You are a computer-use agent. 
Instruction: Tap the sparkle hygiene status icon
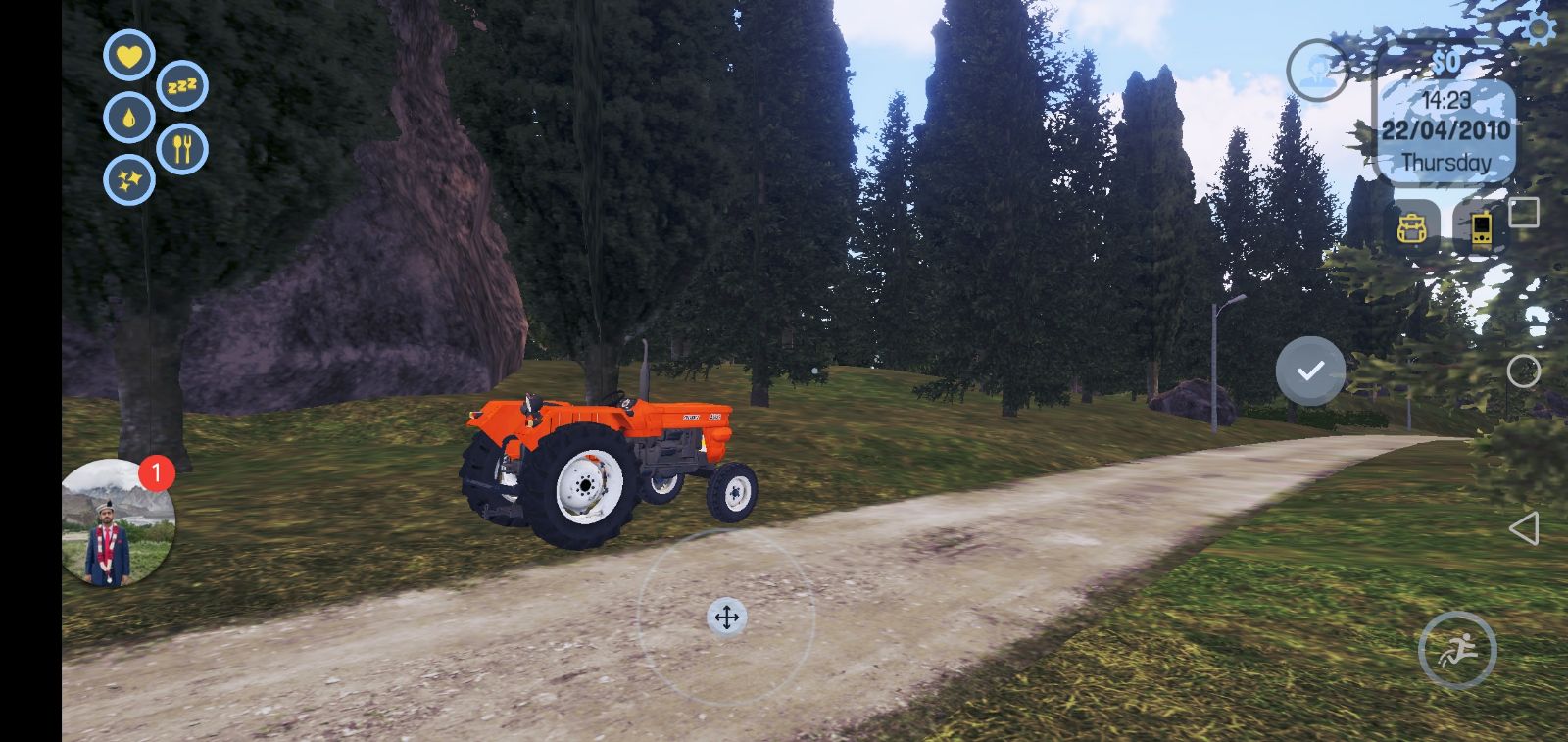pos(129,180)
